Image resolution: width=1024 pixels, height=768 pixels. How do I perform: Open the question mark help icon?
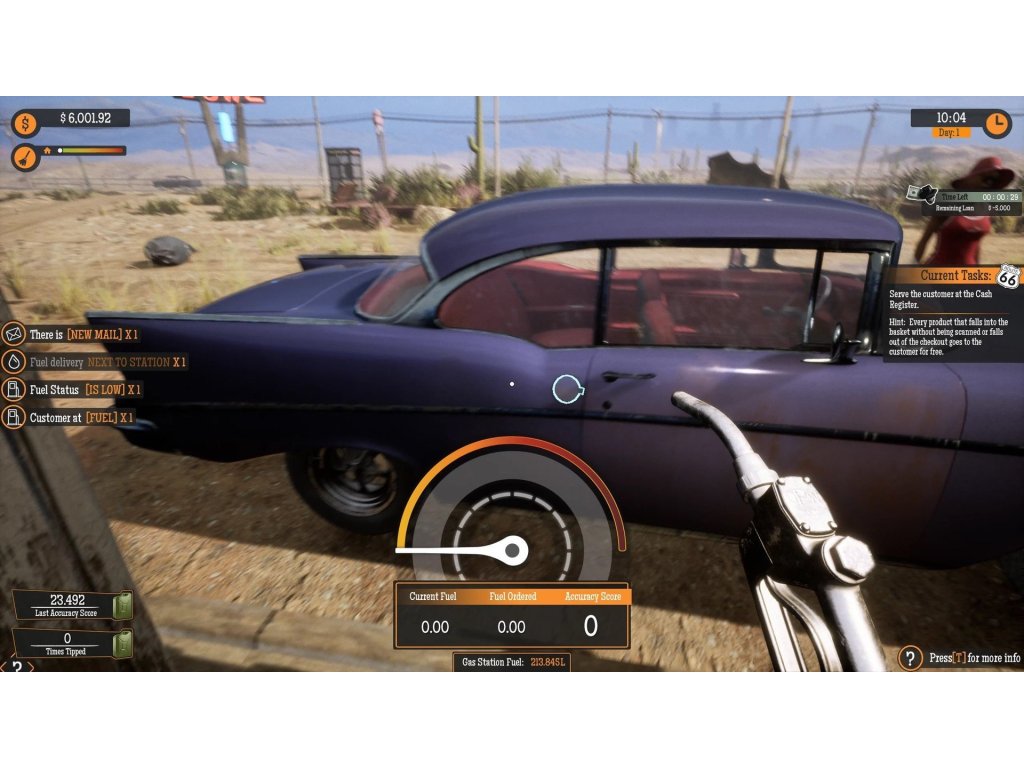point(910,658)
